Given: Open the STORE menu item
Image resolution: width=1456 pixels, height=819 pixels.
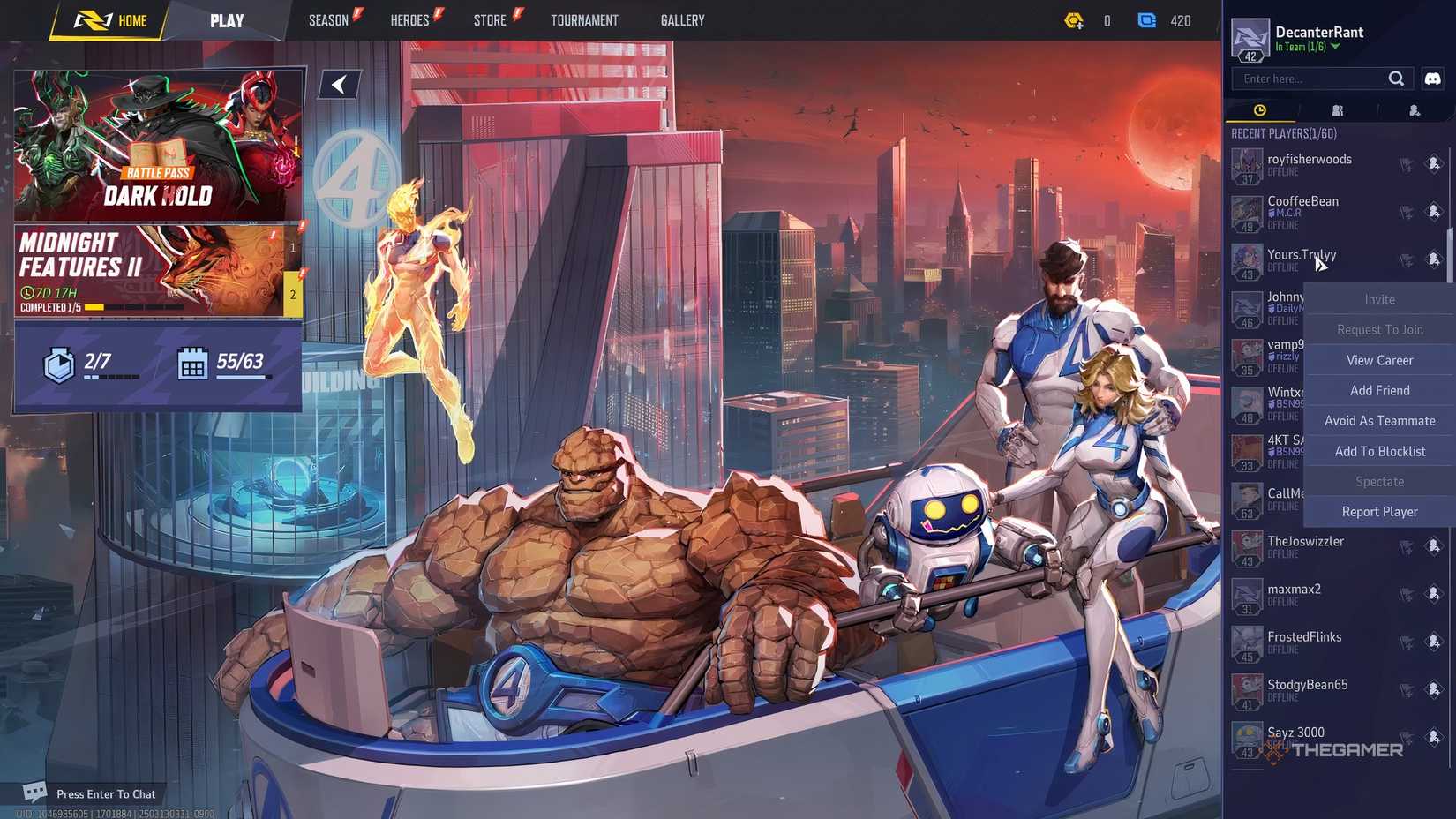Looking at the screenshot, I should (491, 19).
